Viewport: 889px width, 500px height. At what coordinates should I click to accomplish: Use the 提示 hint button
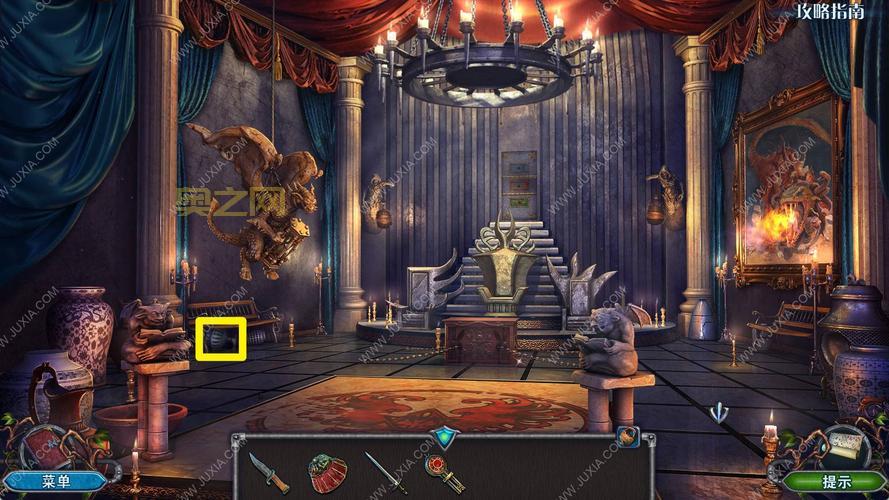[835, 481]
